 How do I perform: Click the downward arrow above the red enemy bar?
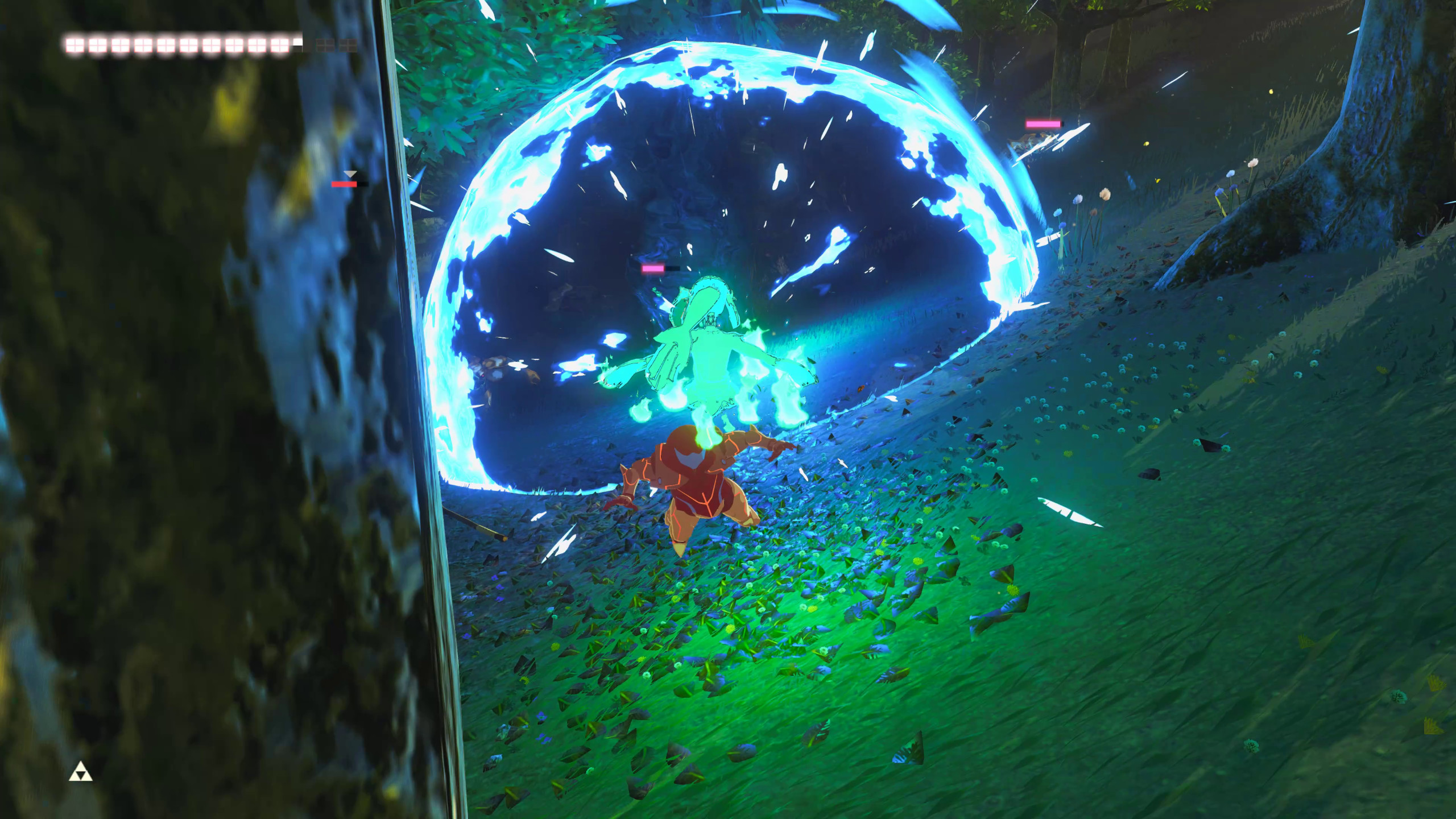[350, 174]
